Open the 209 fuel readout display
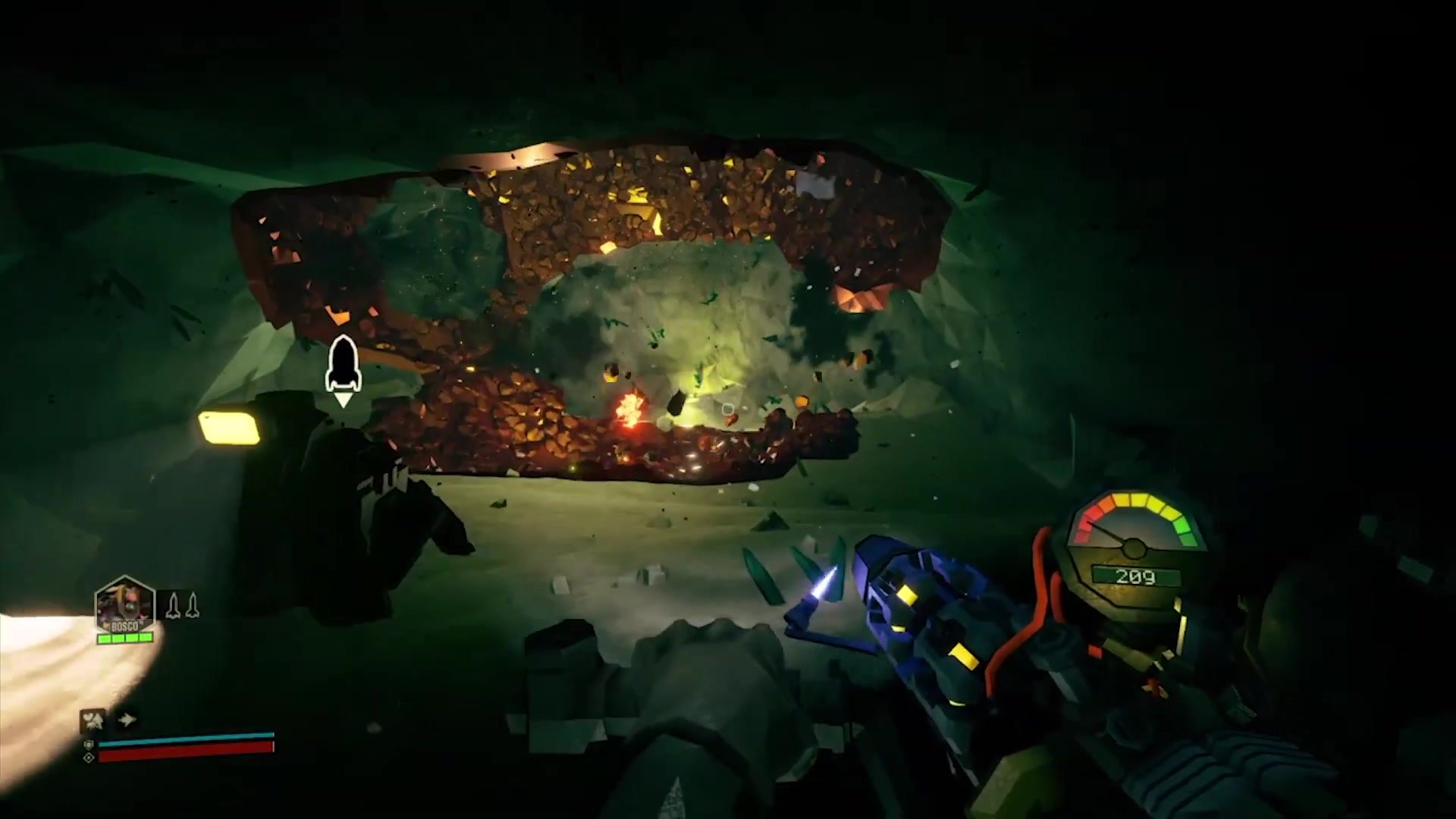The image size is (1456, 819). [1136, 576]
